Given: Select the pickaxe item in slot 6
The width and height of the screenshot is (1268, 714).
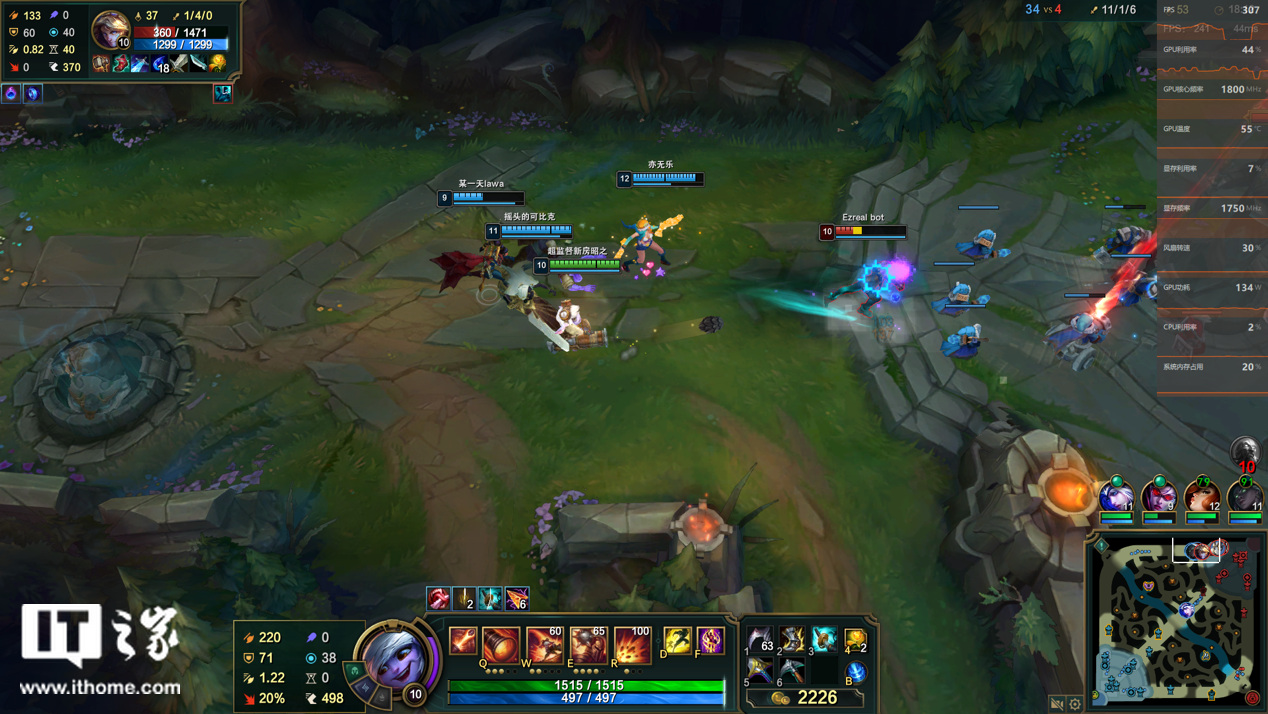Looking at the screenshot, I should pyautogui.click(x=793, y=670).
